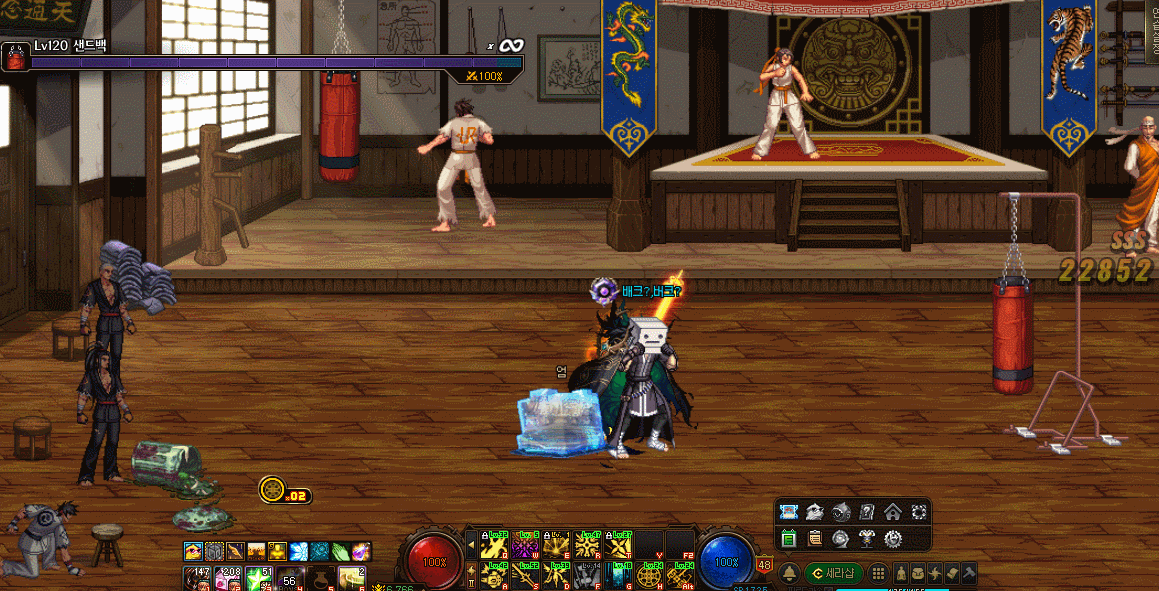
Task: Open the 세라샵 cash shop
Action: (834, 573)
